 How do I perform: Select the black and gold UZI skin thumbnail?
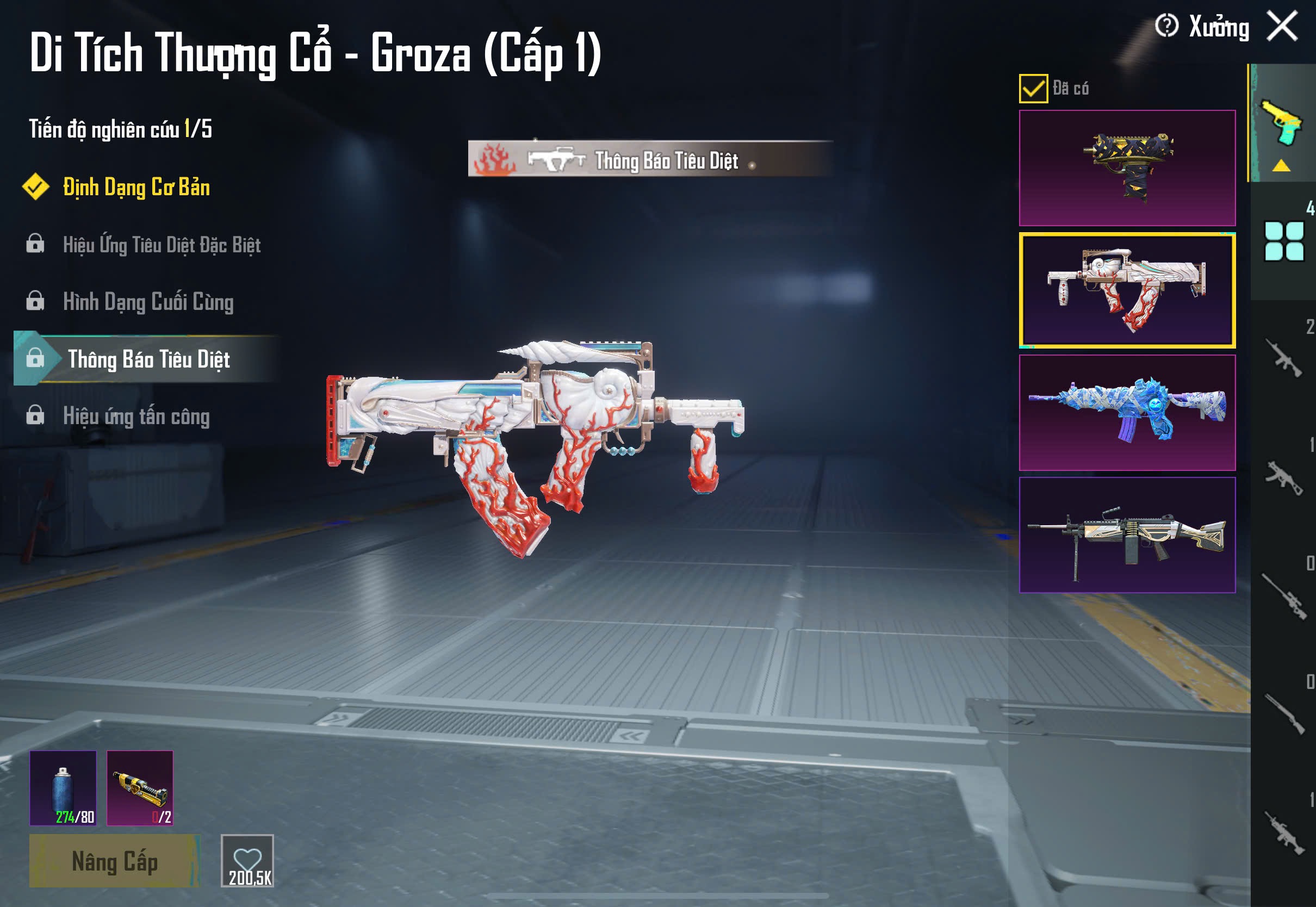click(x=1127, y=167)
